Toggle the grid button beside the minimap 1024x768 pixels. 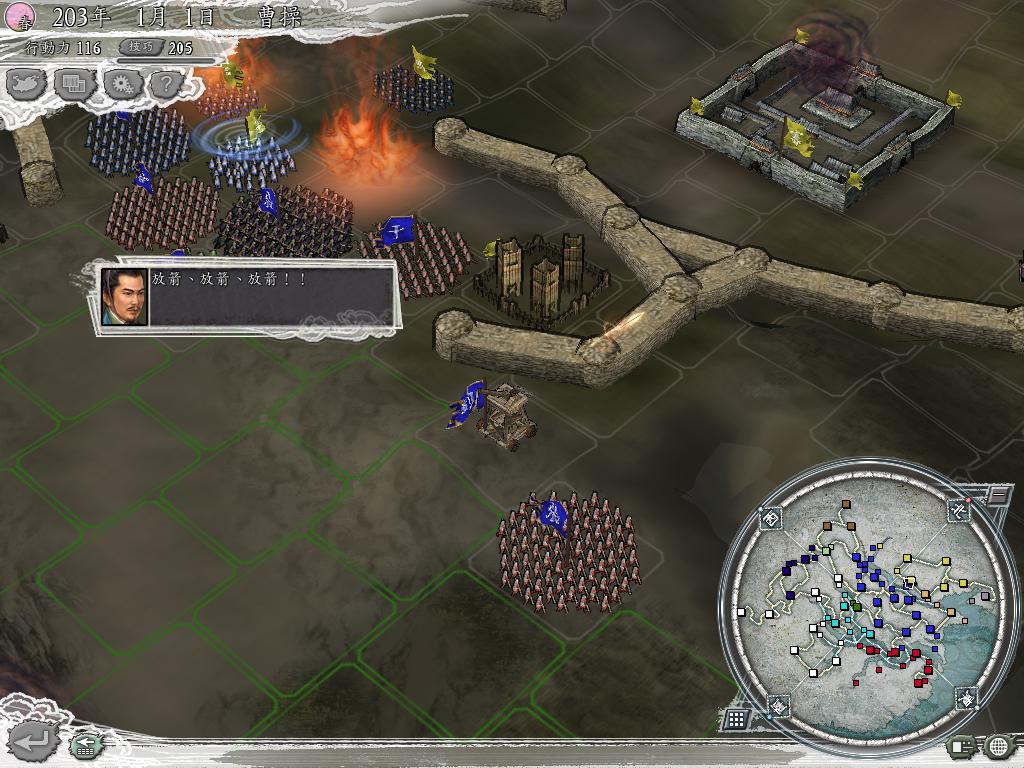736,718
